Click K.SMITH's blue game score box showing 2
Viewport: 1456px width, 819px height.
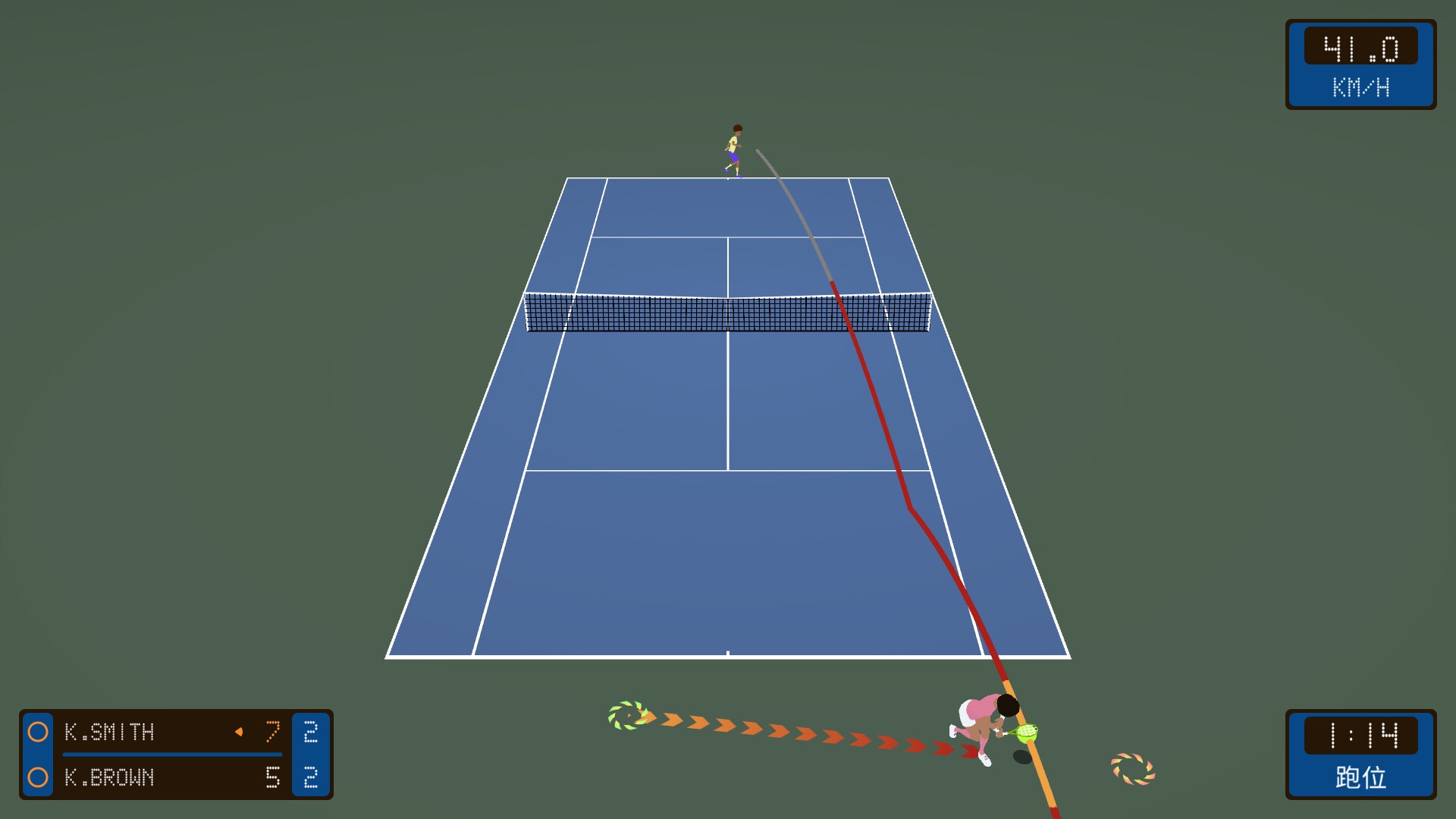[311, 733]
